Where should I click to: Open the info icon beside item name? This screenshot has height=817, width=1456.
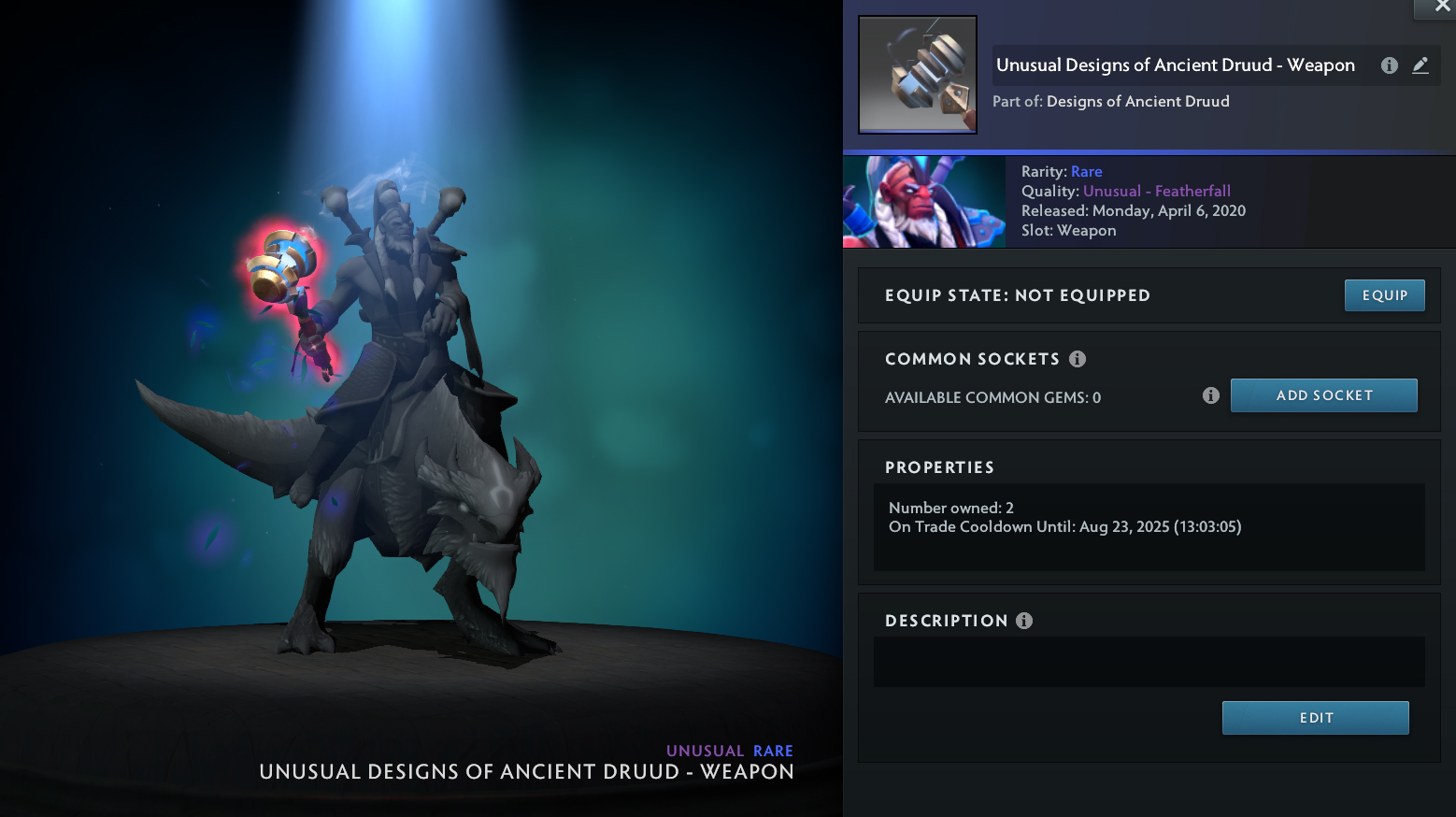coord(1390,65)
